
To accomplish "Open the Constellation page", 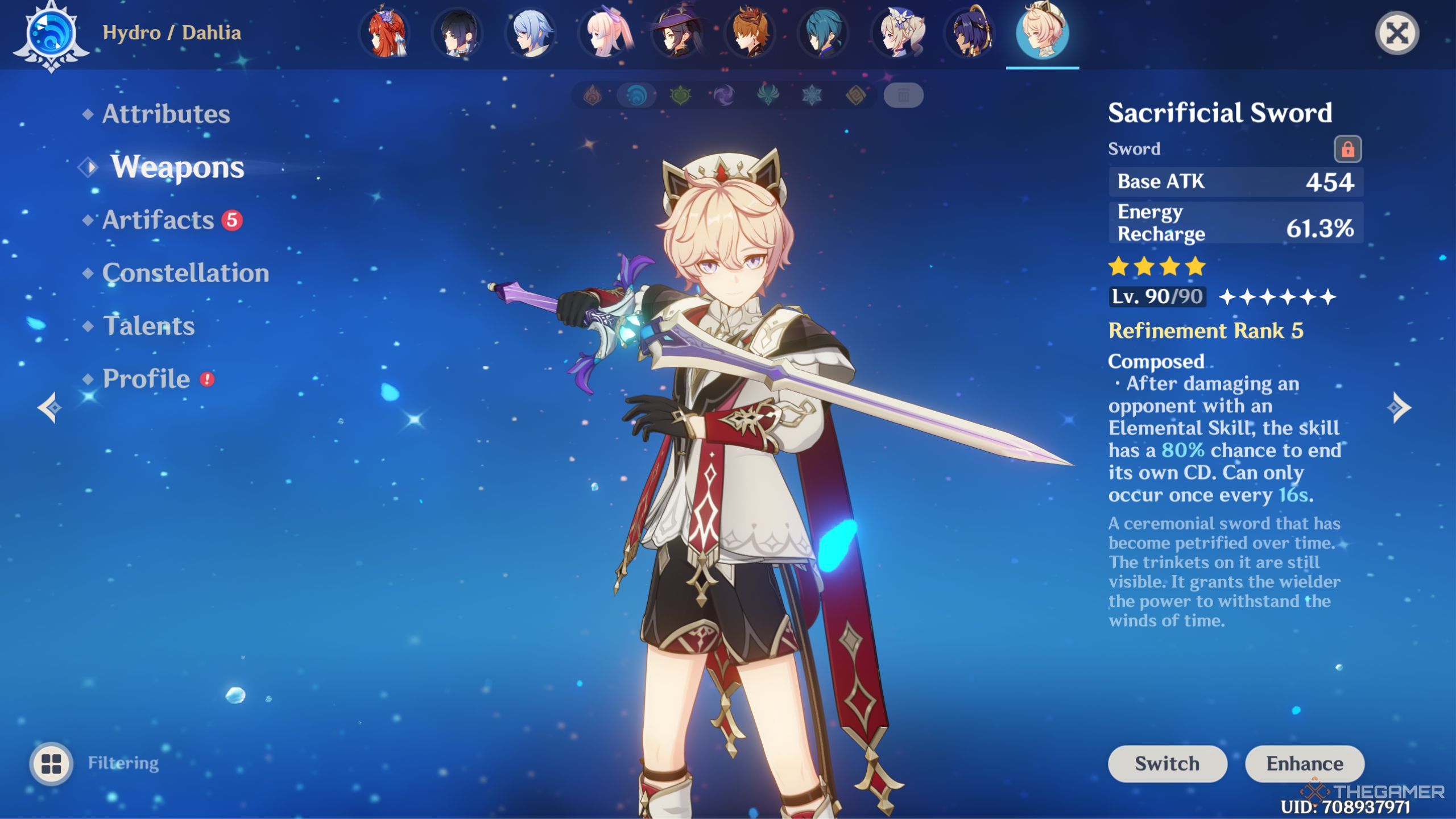I will pyautogui.click(x=185, y=273).
